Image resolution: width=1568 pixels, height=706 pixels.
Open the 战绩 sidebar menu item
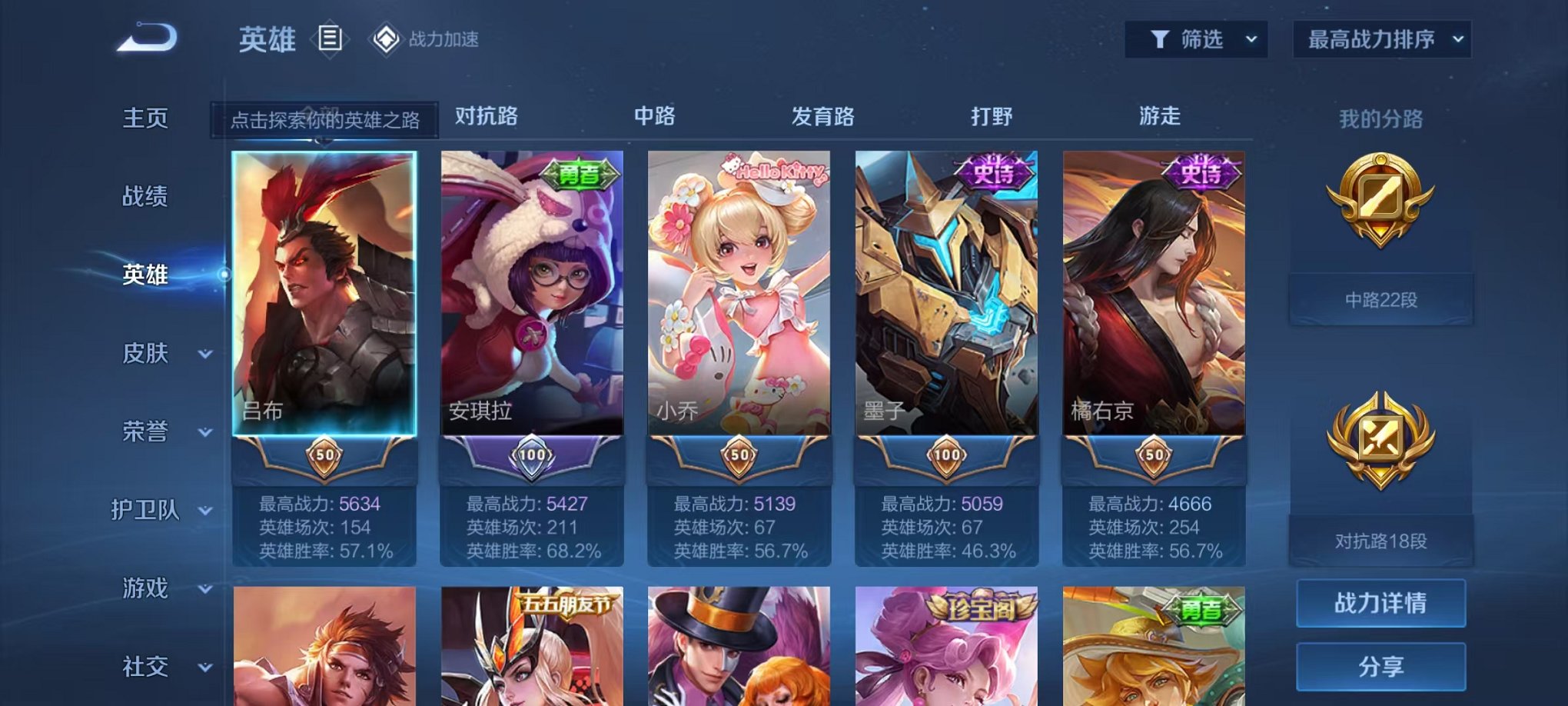(145, 197)
